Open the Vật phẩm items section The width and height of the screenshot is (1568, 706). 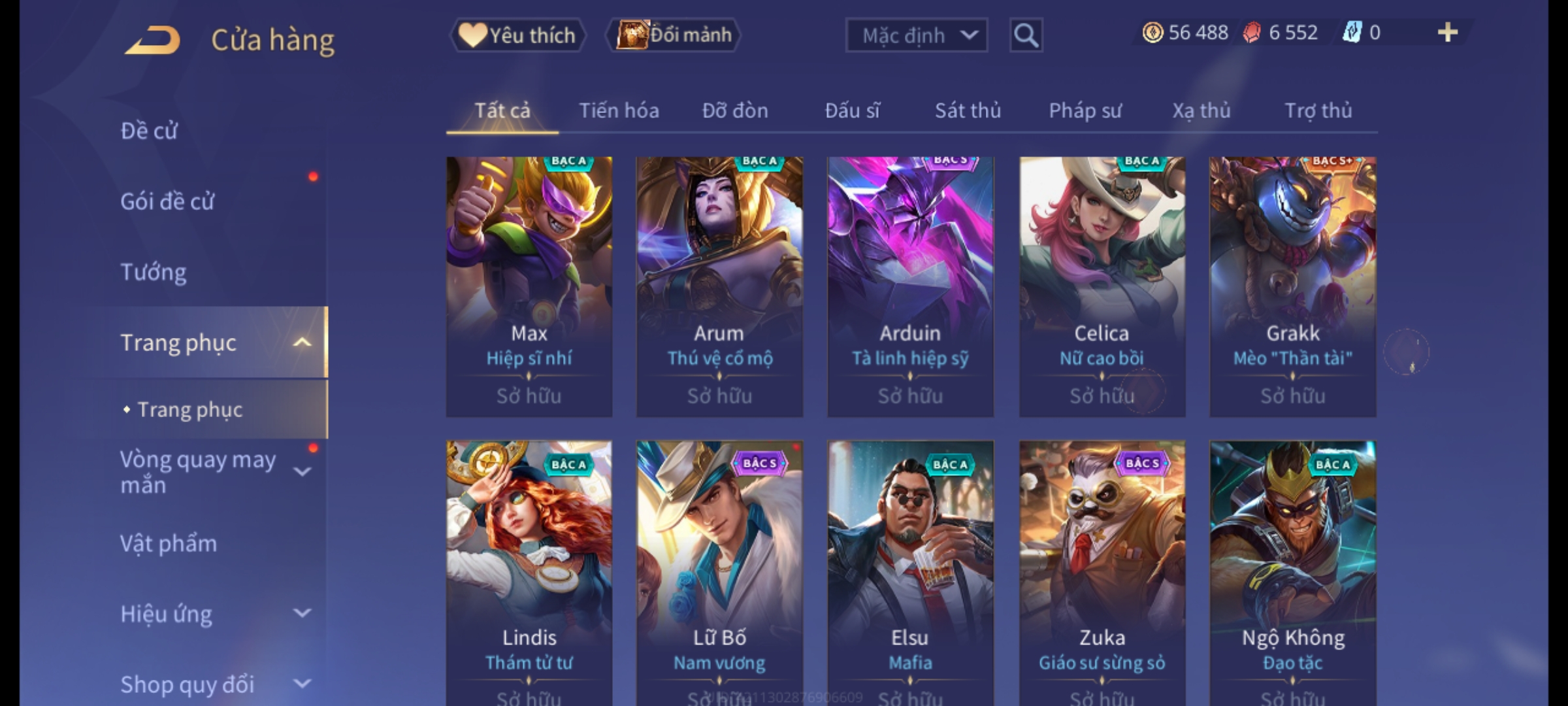pyautogui.click(x=169, y=544)
